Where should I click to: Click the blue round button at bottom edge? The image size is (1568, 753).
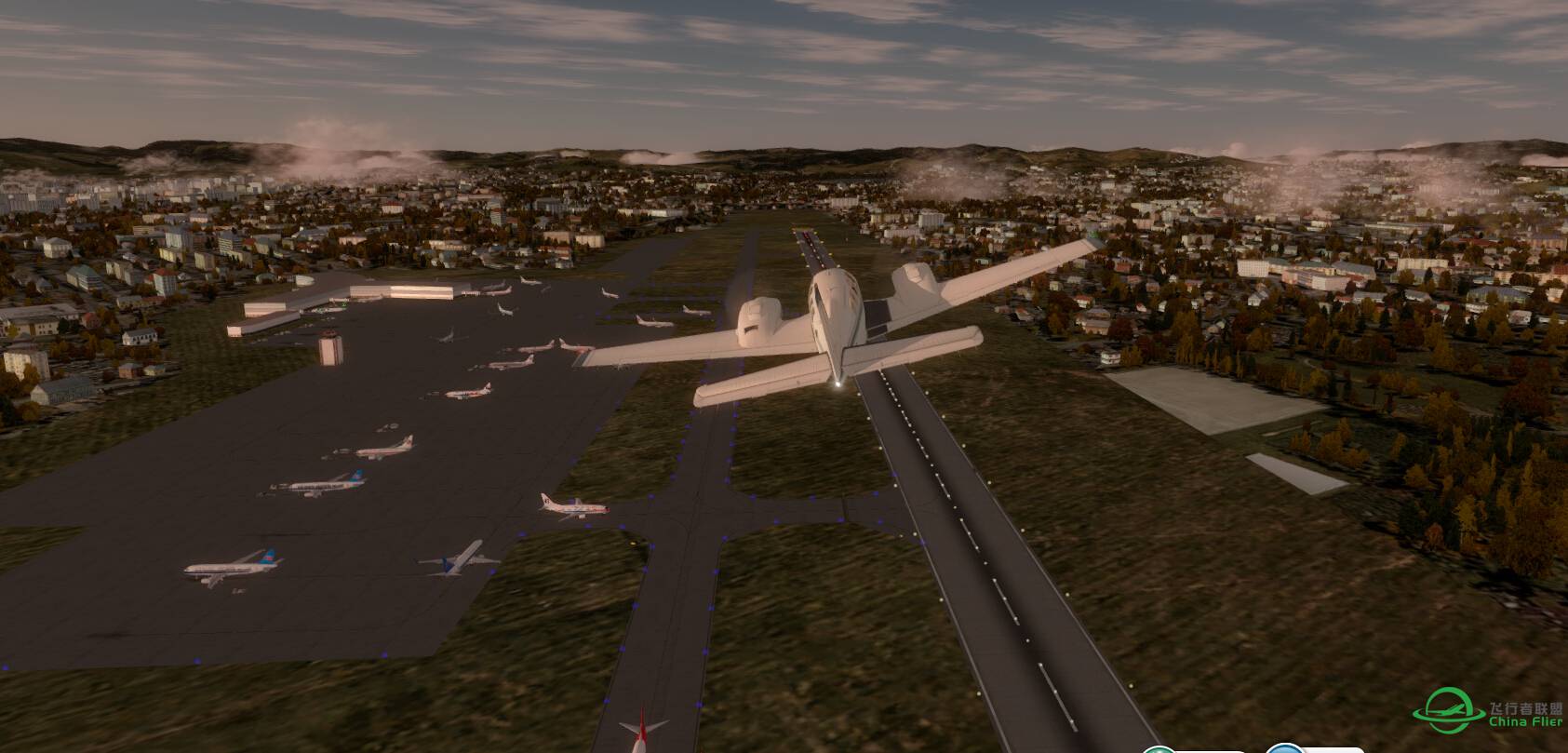[1283, 748]
